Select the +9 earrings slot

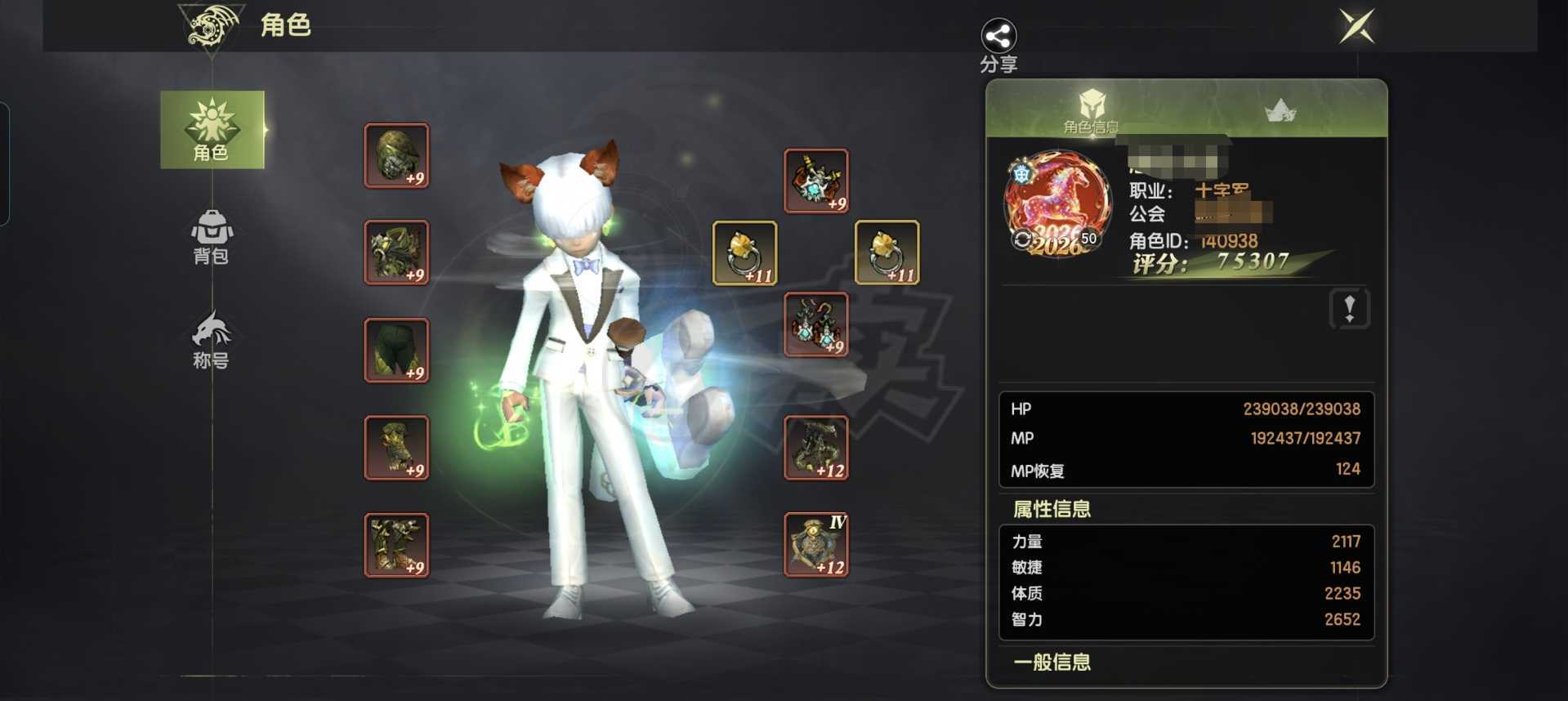click(x=815, y=324)
